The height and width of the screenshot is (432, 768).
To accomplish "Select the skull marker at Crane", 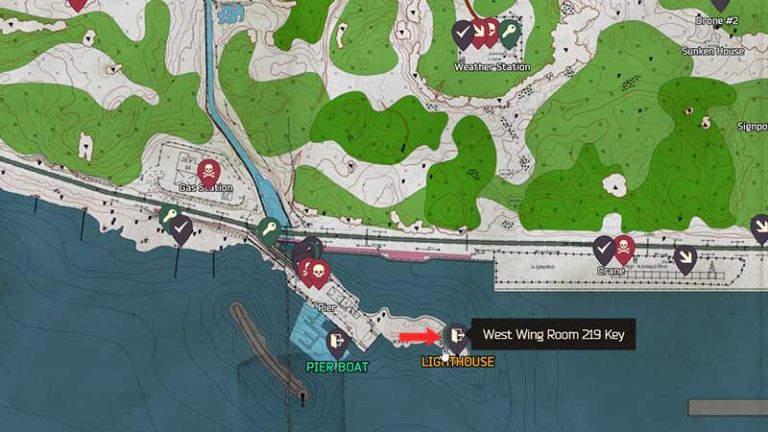I will pos(623,247).
